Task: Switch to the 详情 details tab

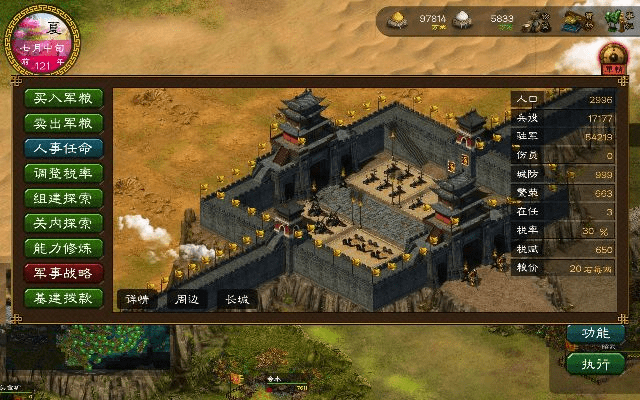Action: click(x=136, y=298)
